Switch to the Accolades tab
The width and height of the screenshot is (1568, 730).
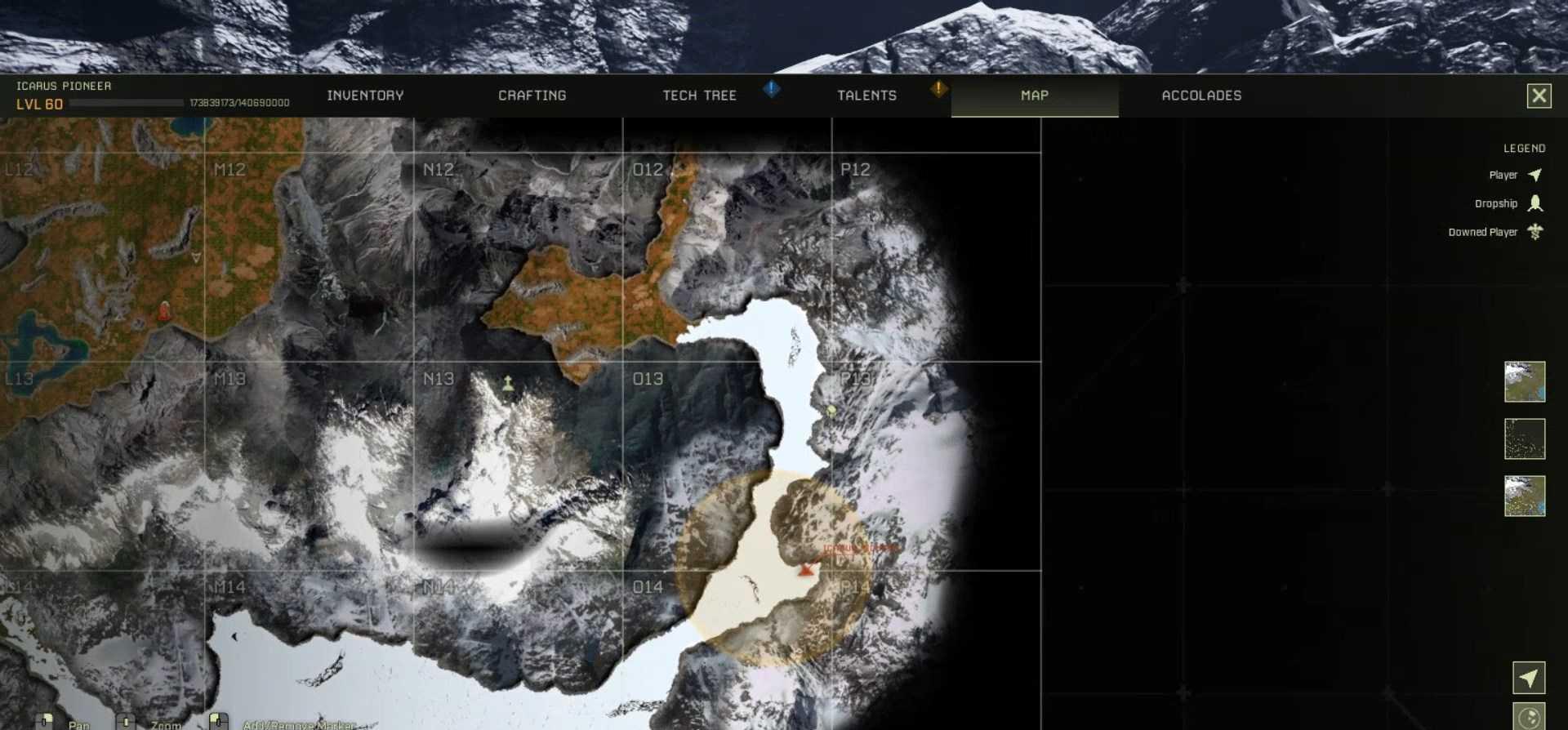1200,96
